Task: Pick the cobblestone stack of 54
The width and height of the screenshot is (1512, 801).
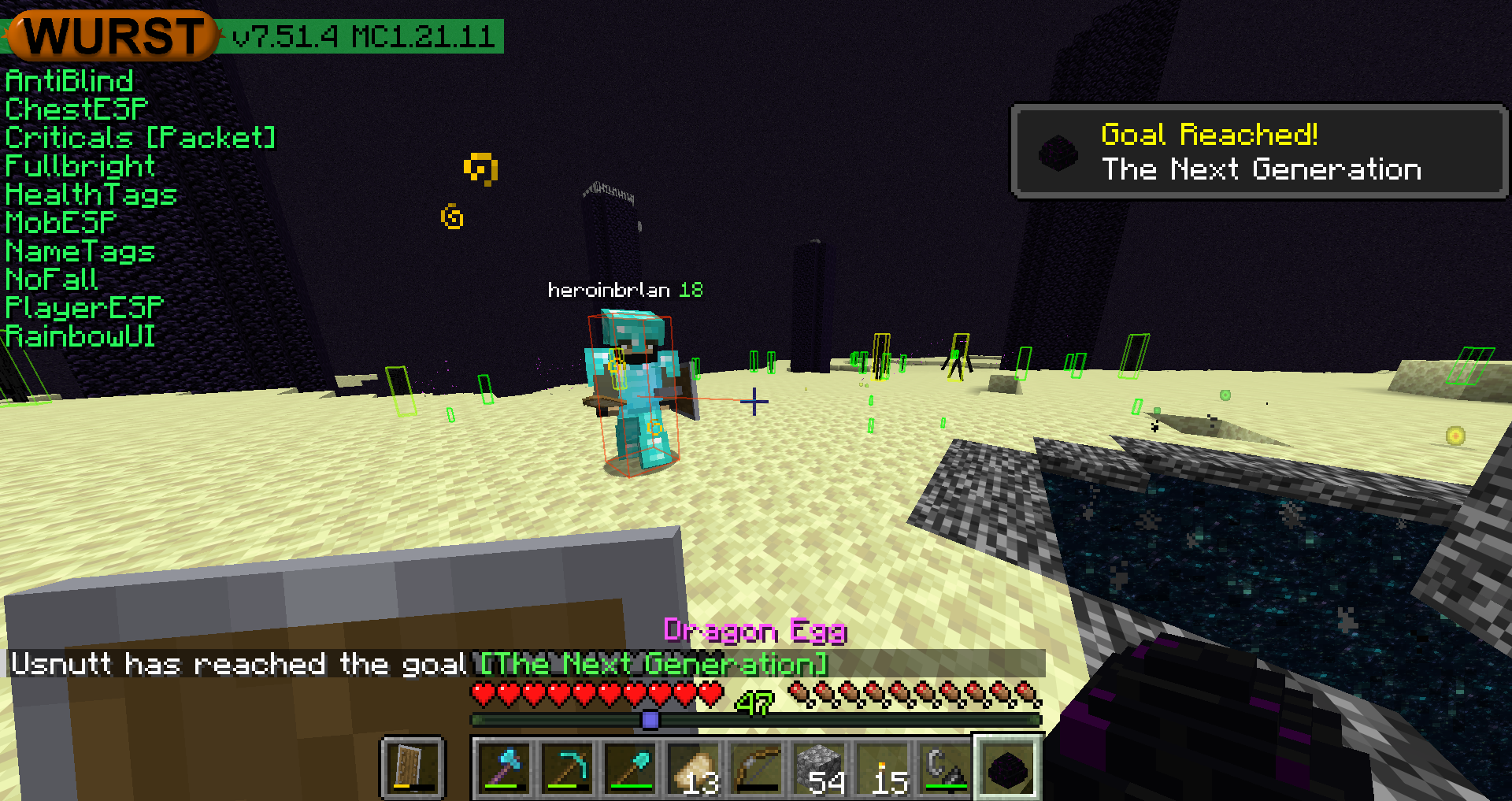Action: coord(820,768)
